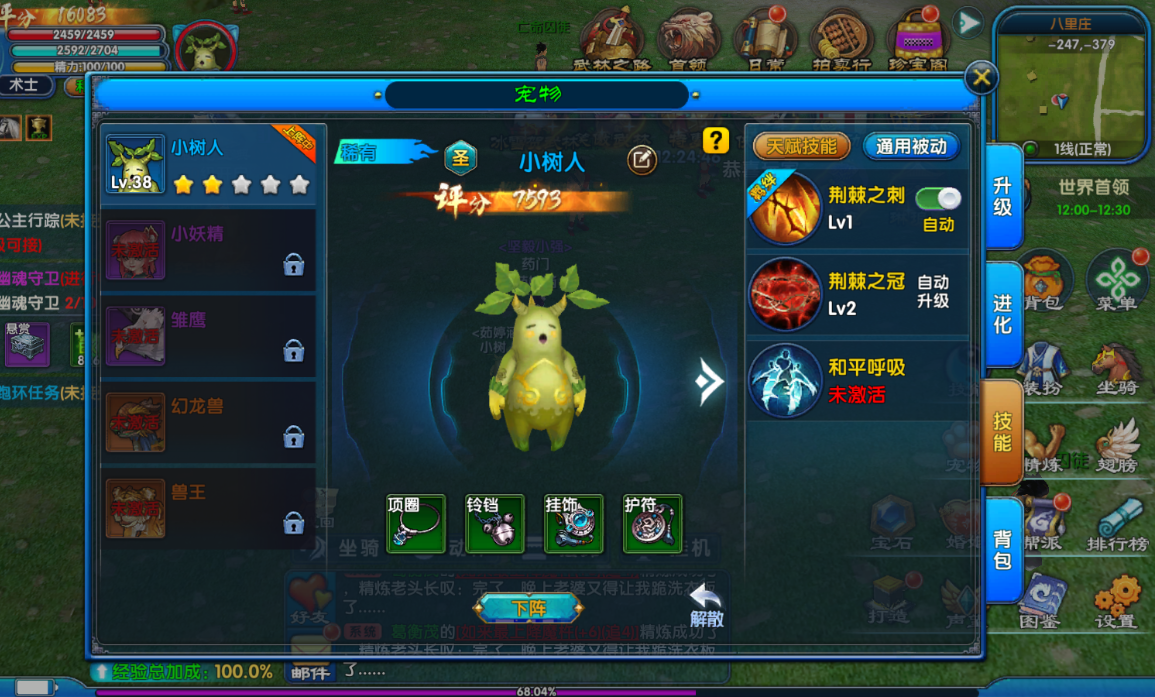Select the locked 小妖精 pet row
Viewport: 1155px width, 697px height.
pyautogui.click(x=208, y=250)
